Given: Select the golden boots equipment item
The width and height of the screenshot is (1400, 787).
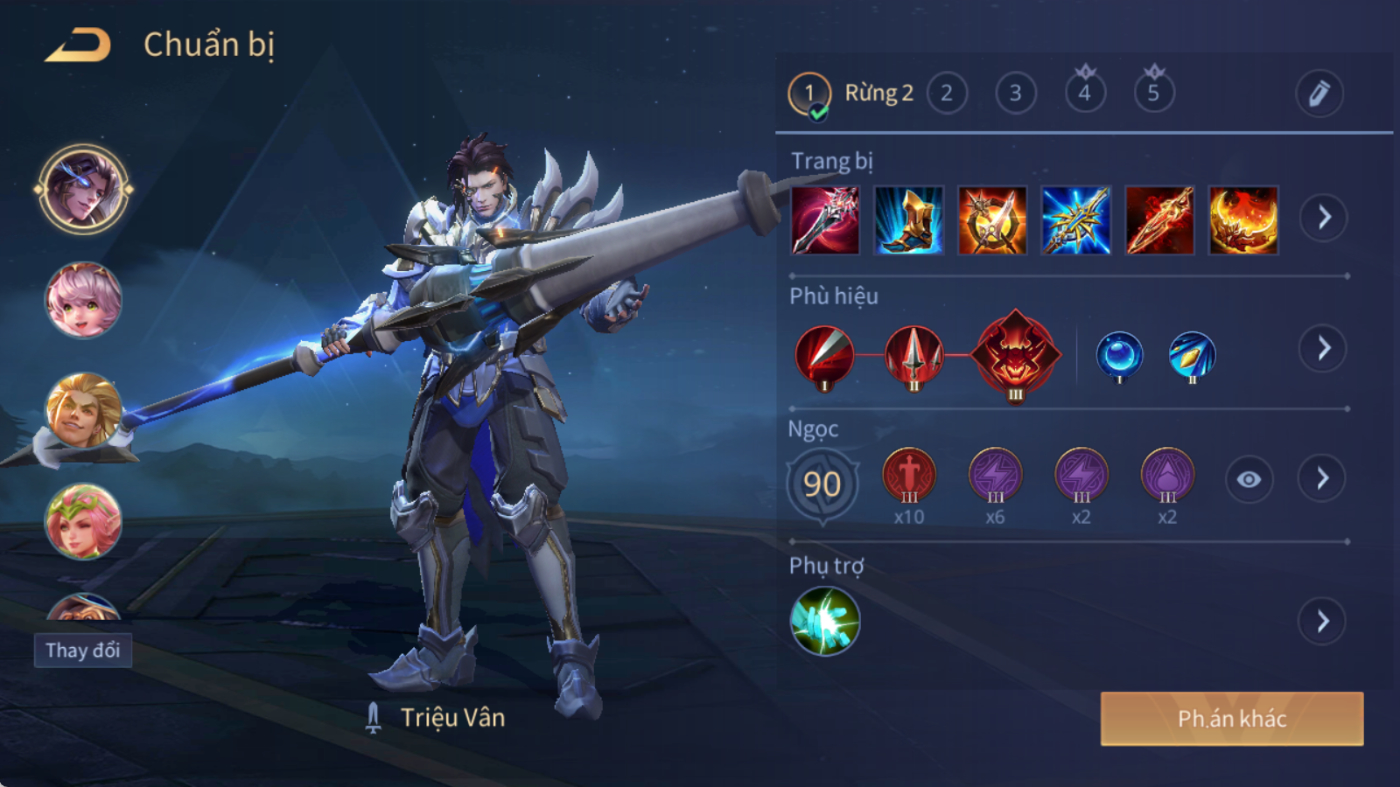Looking at the screenshot, I should coord(909,220).
